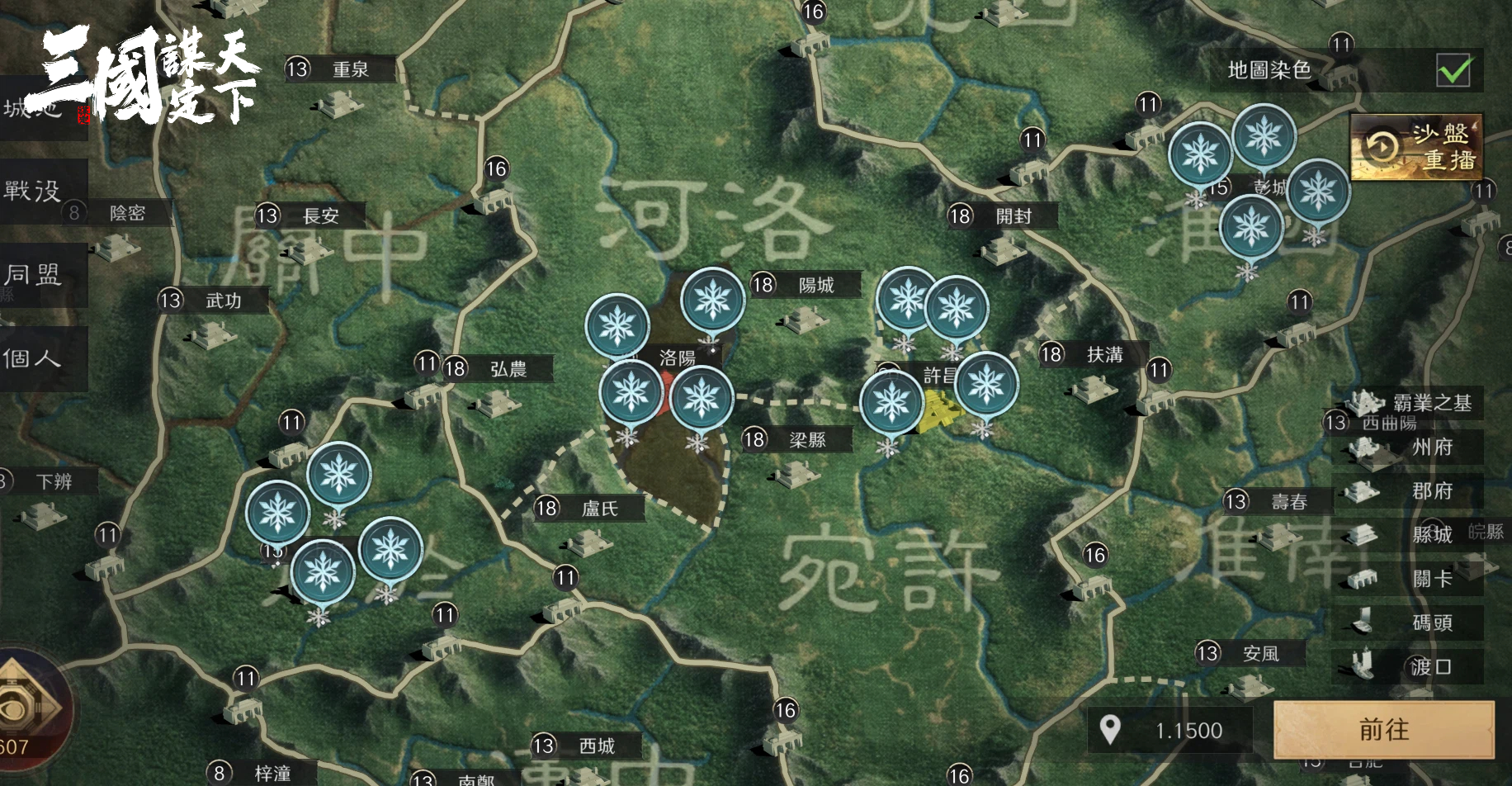Open the 沙盤重播 sandbox replay
The height and width of the screenshot is (786, 1512).
(1416, 147)
